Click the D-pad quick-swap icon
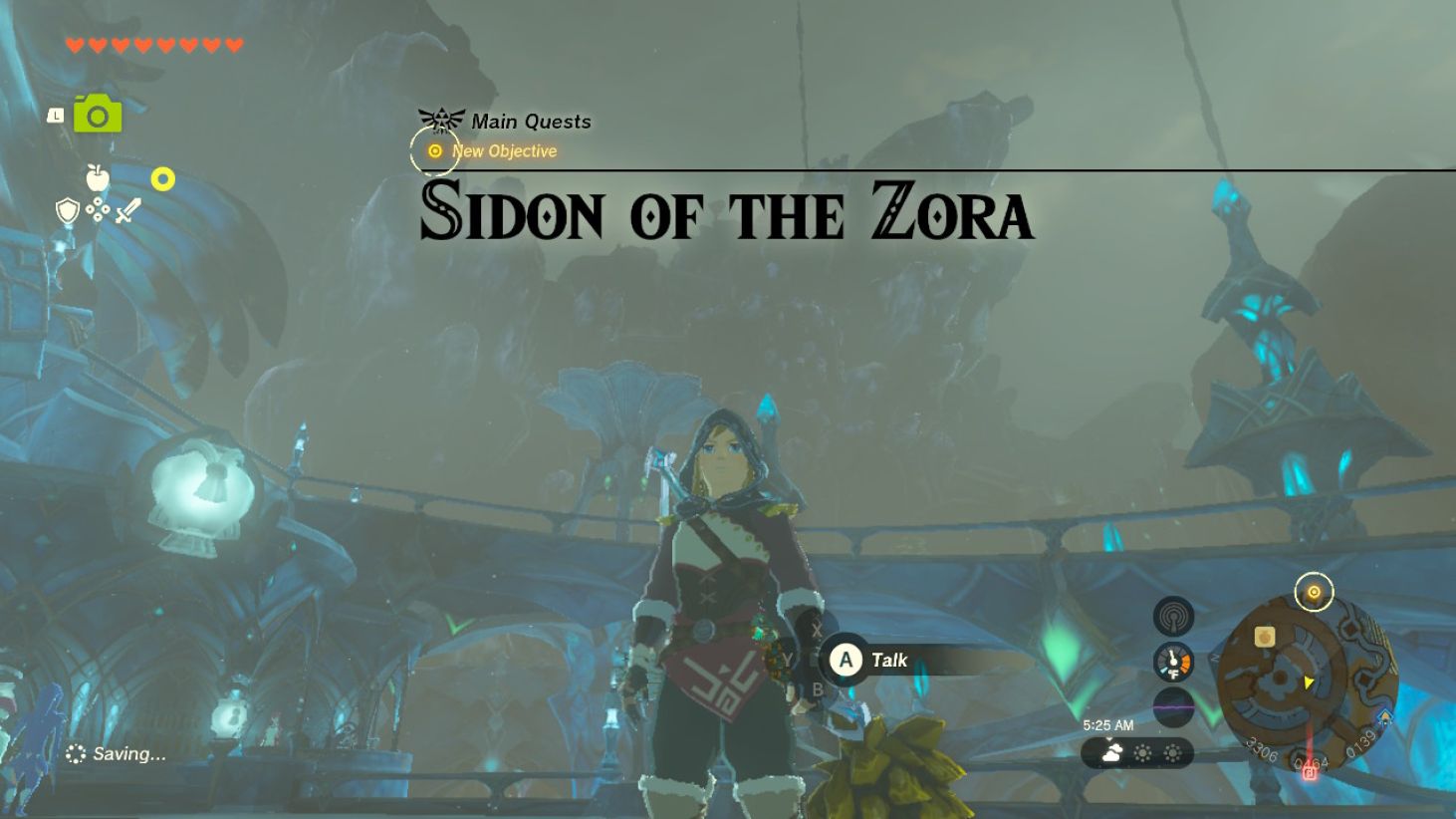This screenshot has height=819, width=1456. (x=99, y=211)
